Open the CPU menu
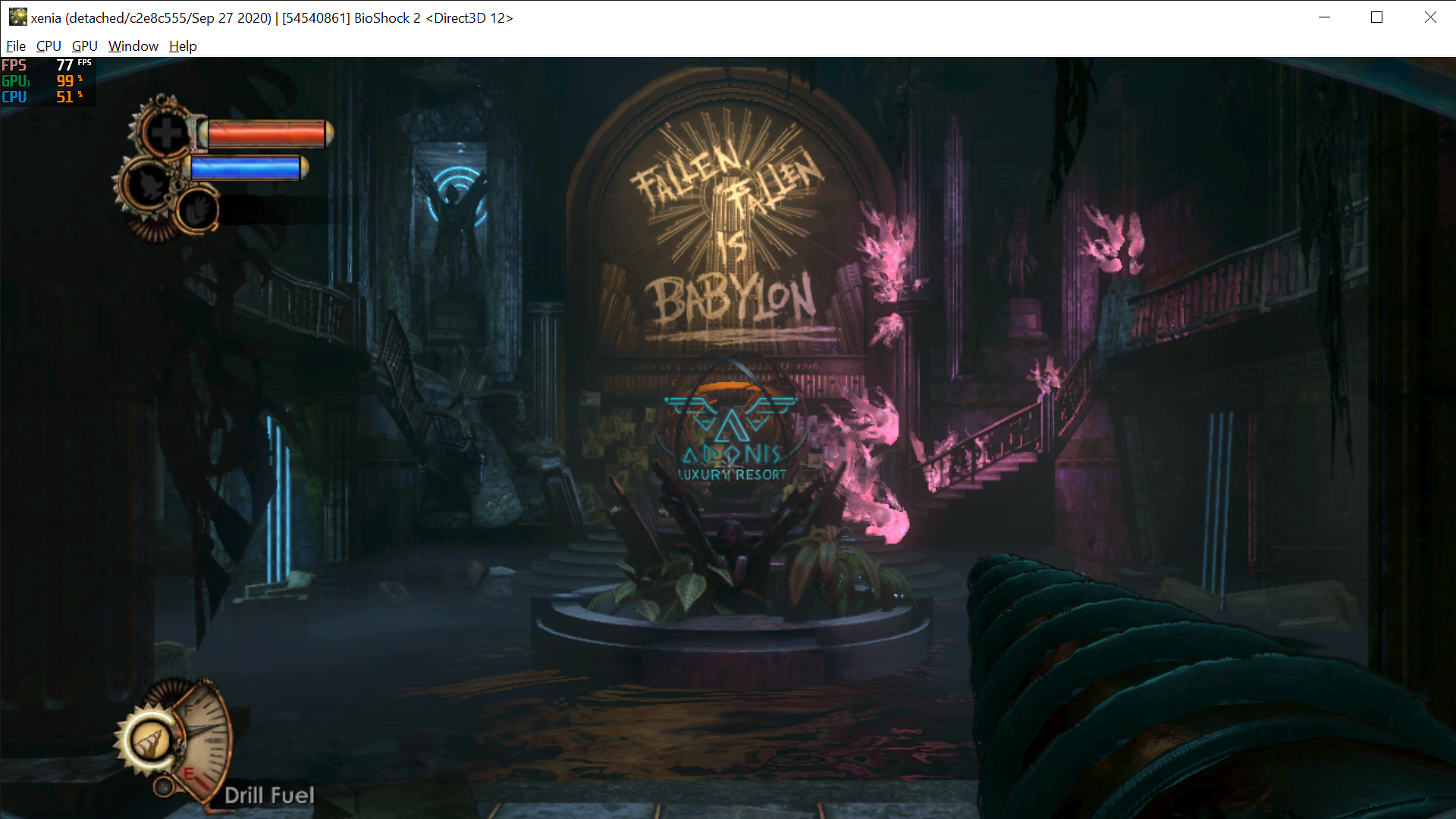Image resolution: width=1456 pixels, height=819 pixels. tap(48, 46)
